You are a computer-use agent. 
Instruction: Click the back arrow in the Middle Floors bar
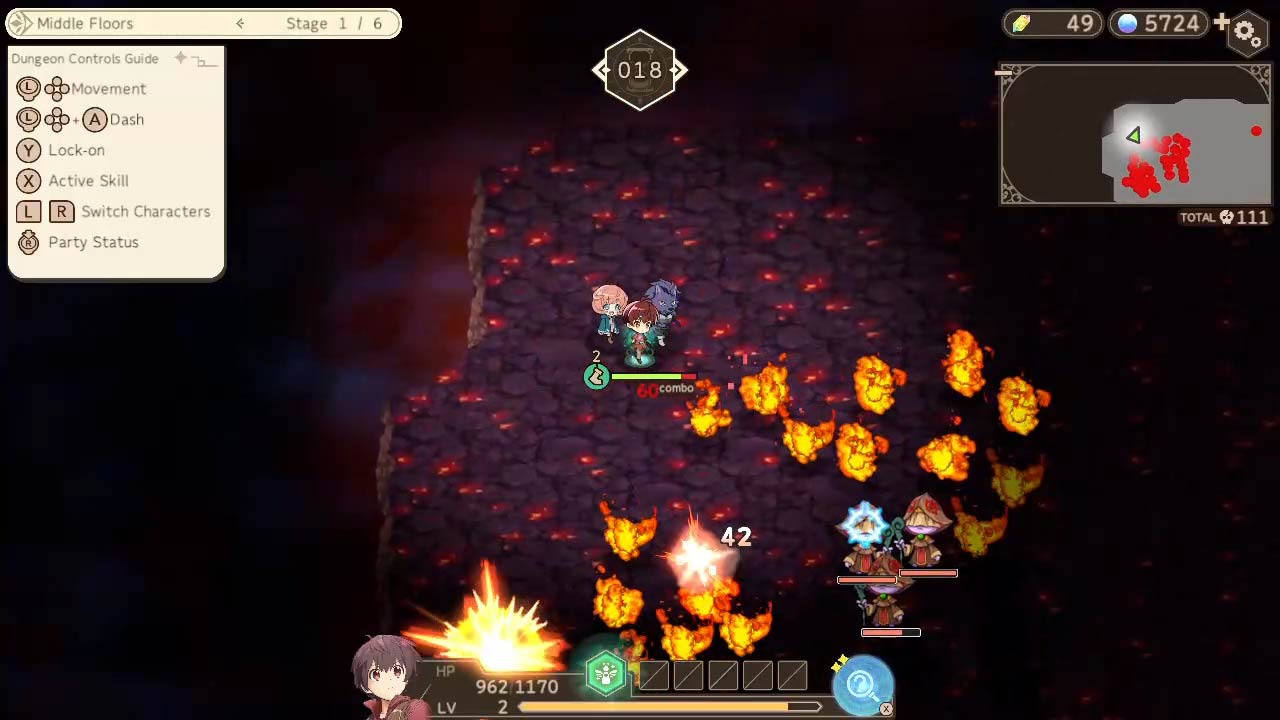click(239, 22)
